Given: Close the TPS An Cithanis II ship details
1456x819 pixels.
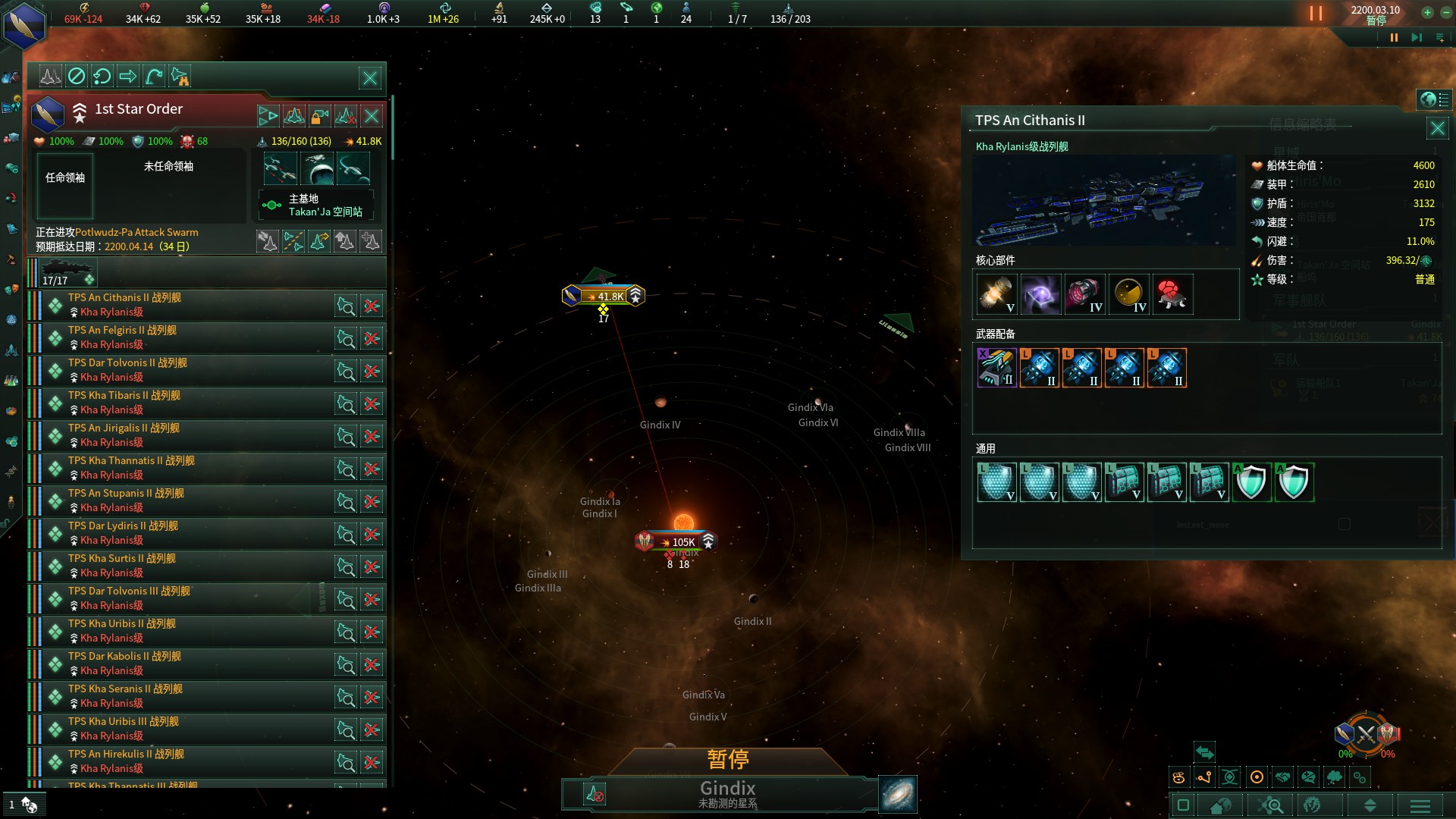Looking at the screenshot, I should 1437,128.
